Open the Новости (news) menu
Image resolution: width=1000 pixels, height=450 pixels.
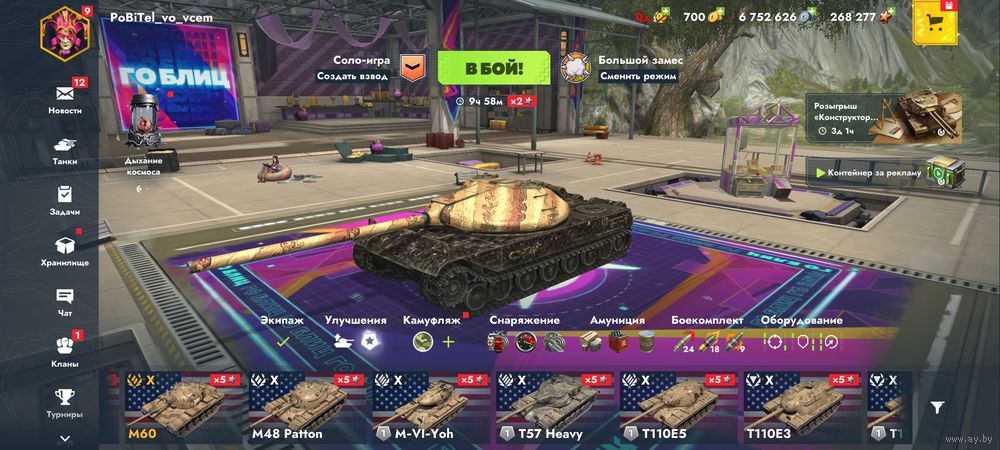[x=65, y=97]
